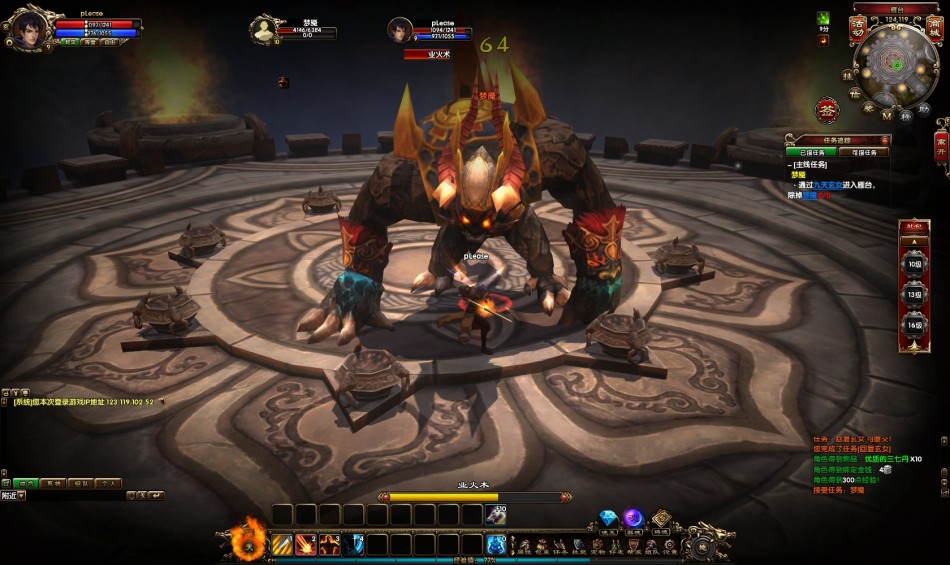950x565 pixels.
Task: Use the item with 510 count
Action: click(496, 515)
